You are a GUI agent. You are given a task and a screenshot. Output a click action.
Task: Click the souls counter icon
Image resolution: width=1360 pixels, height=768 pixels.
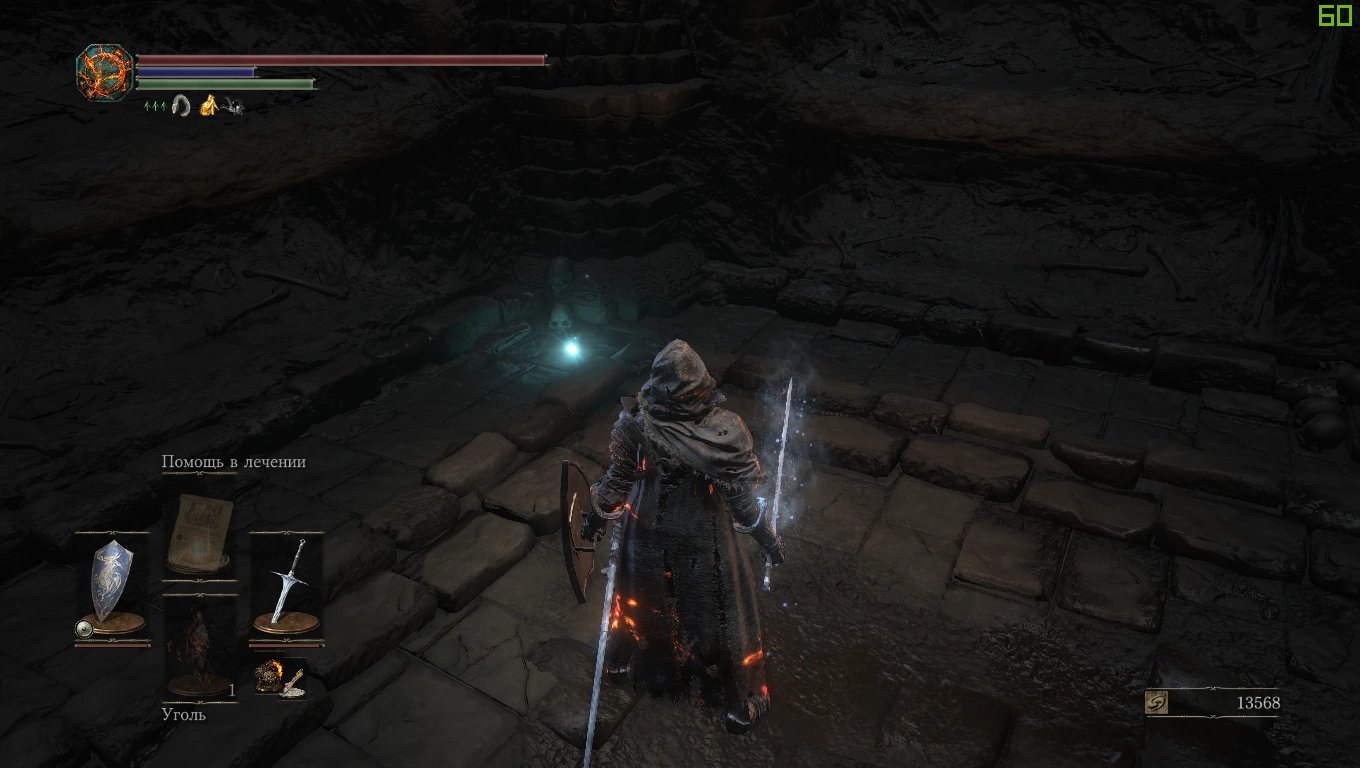pyautogui.click(x=1157, y=703)
